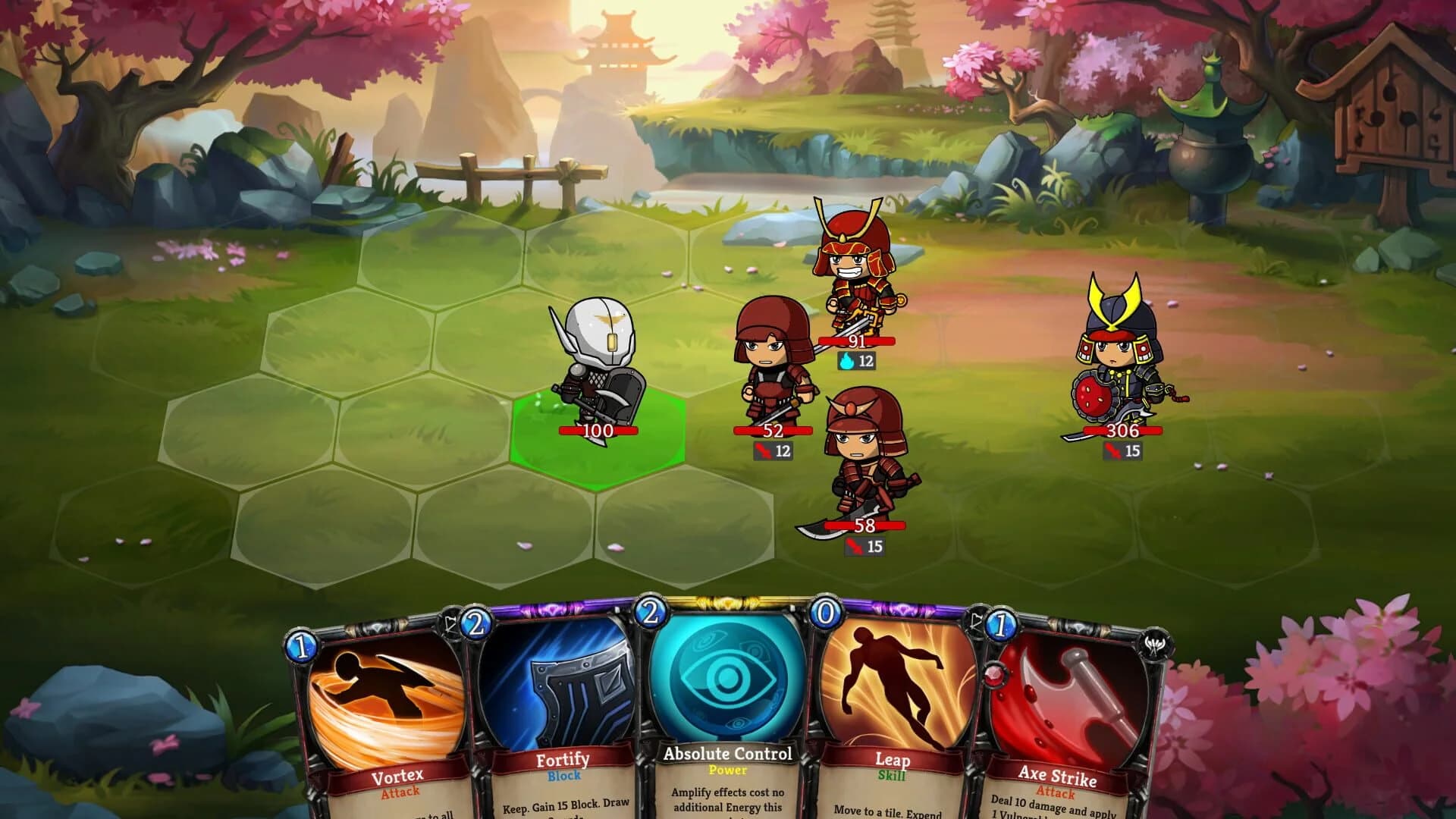Click the red gem icon on the Axe Strike card
Image resolution: width=1456 pixels, height=819 pixels.
point(995,673)
